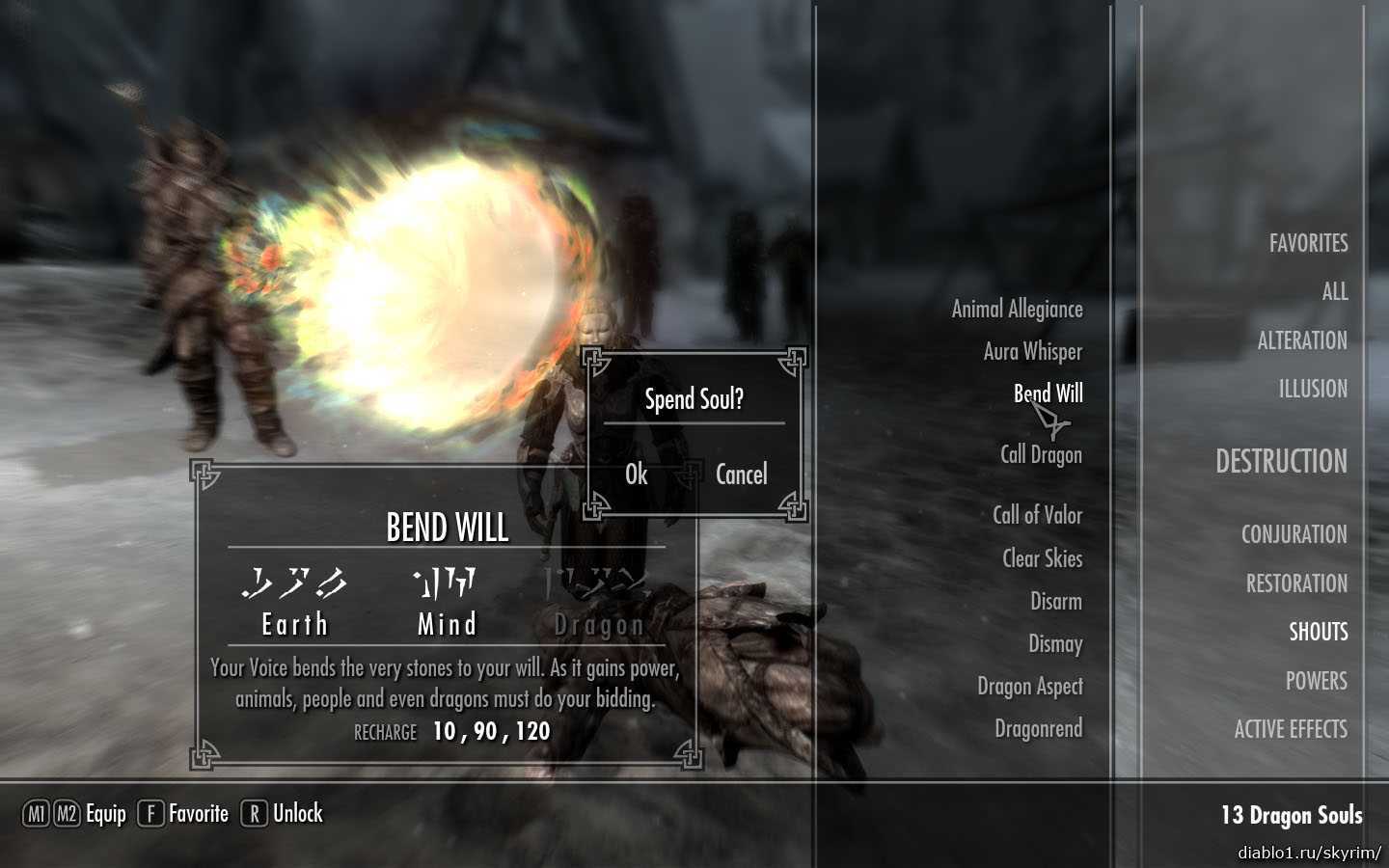Confirm spending the soul with Ok
1389x868 pixels.
coord(637,475)
